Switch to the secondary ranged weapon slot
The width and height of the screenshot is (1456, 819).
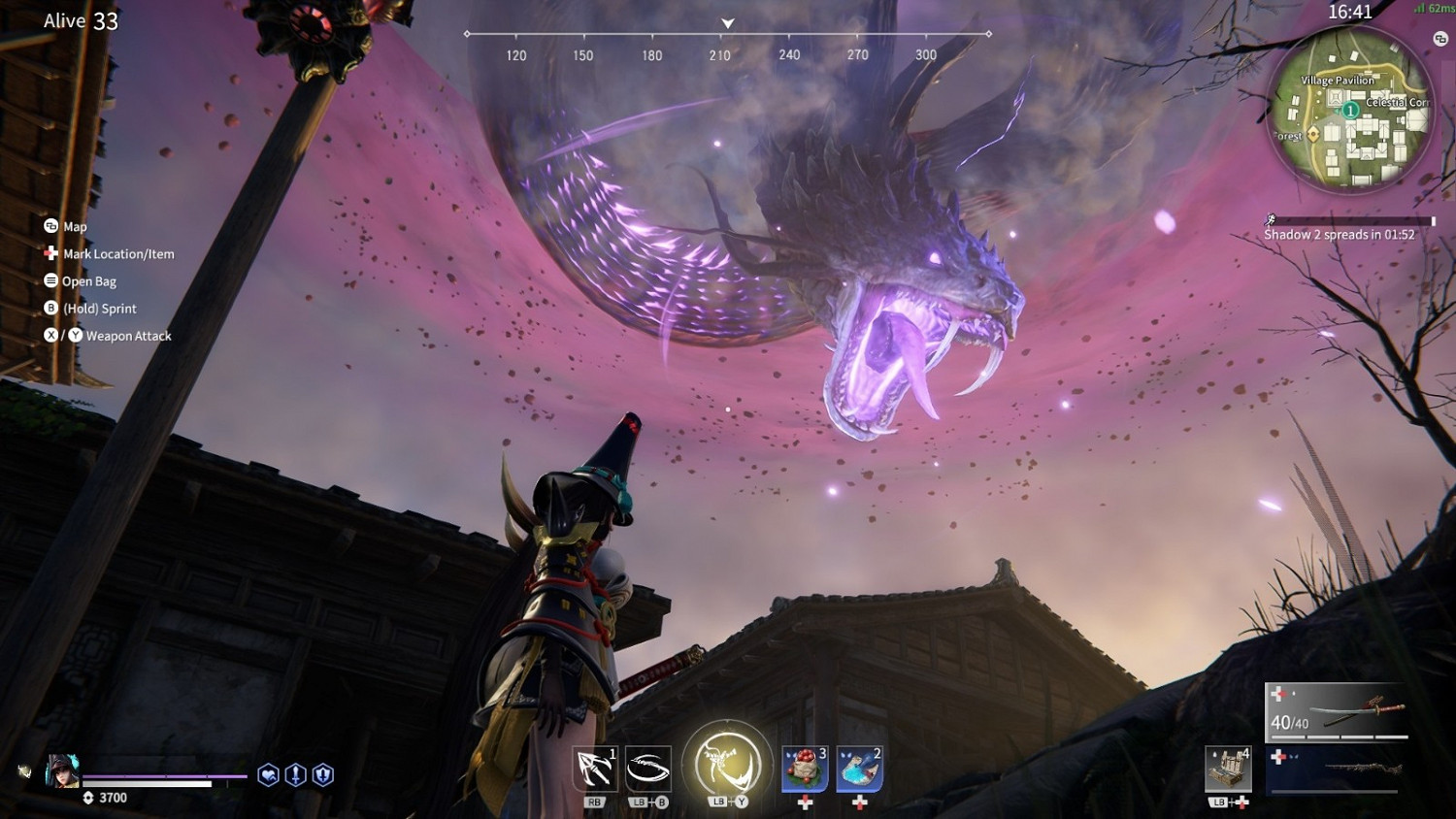coord(1339,769)
